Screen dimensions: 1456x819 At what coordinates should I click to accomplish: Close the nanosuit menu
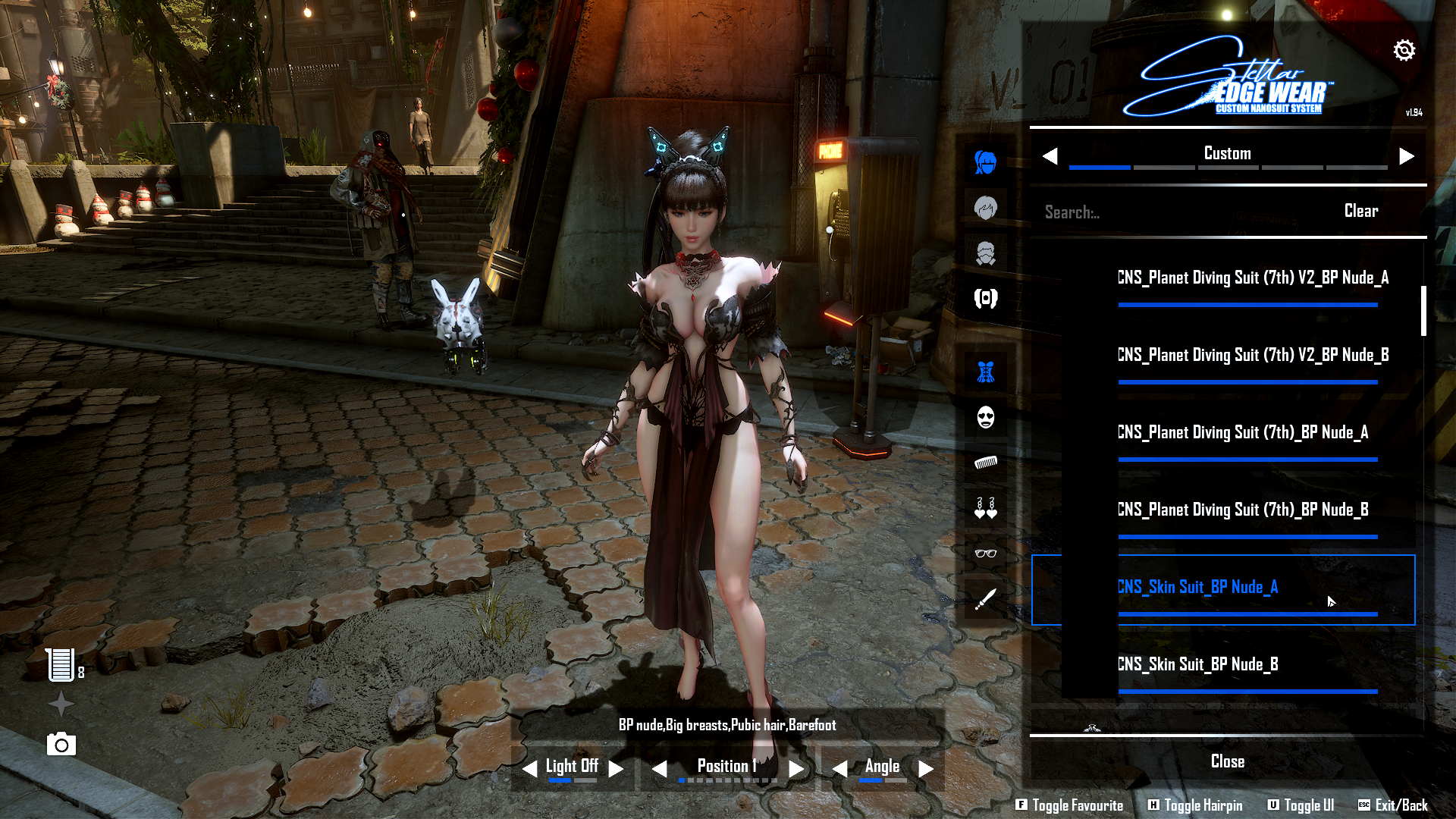(x=1227, y=761)
